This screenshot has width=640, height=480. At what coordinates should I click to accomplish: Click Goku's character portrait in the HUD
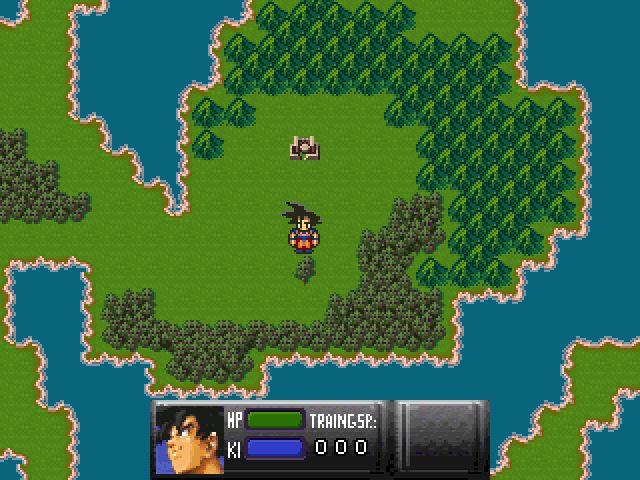click(188, 438)
